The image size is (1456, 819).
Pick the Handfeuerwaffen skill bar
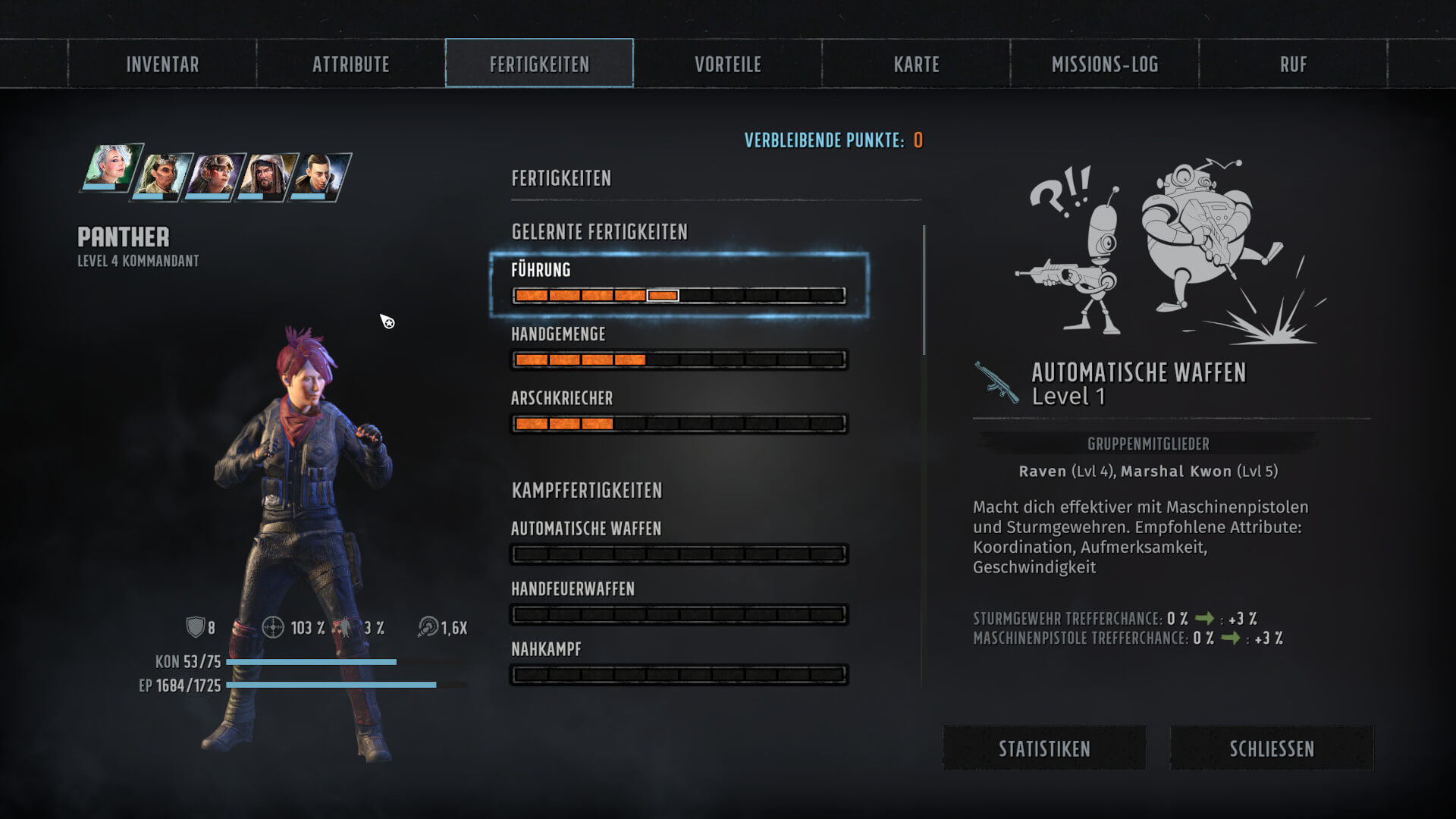tap(679, 614)
